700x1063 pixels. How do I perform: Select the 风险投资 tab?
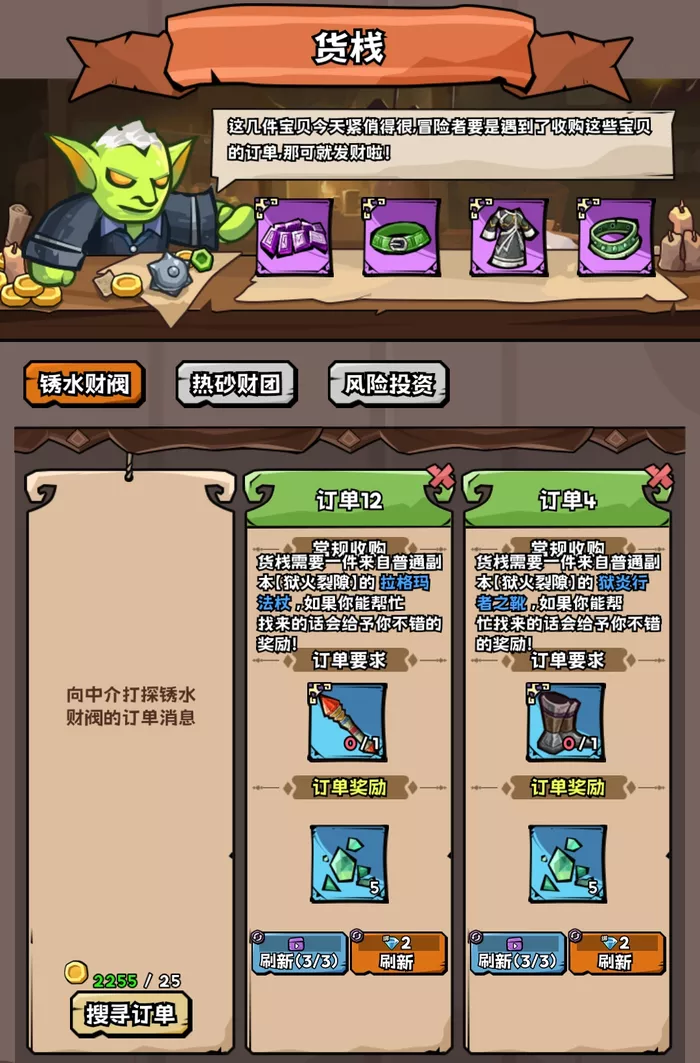tap(389, 384)
